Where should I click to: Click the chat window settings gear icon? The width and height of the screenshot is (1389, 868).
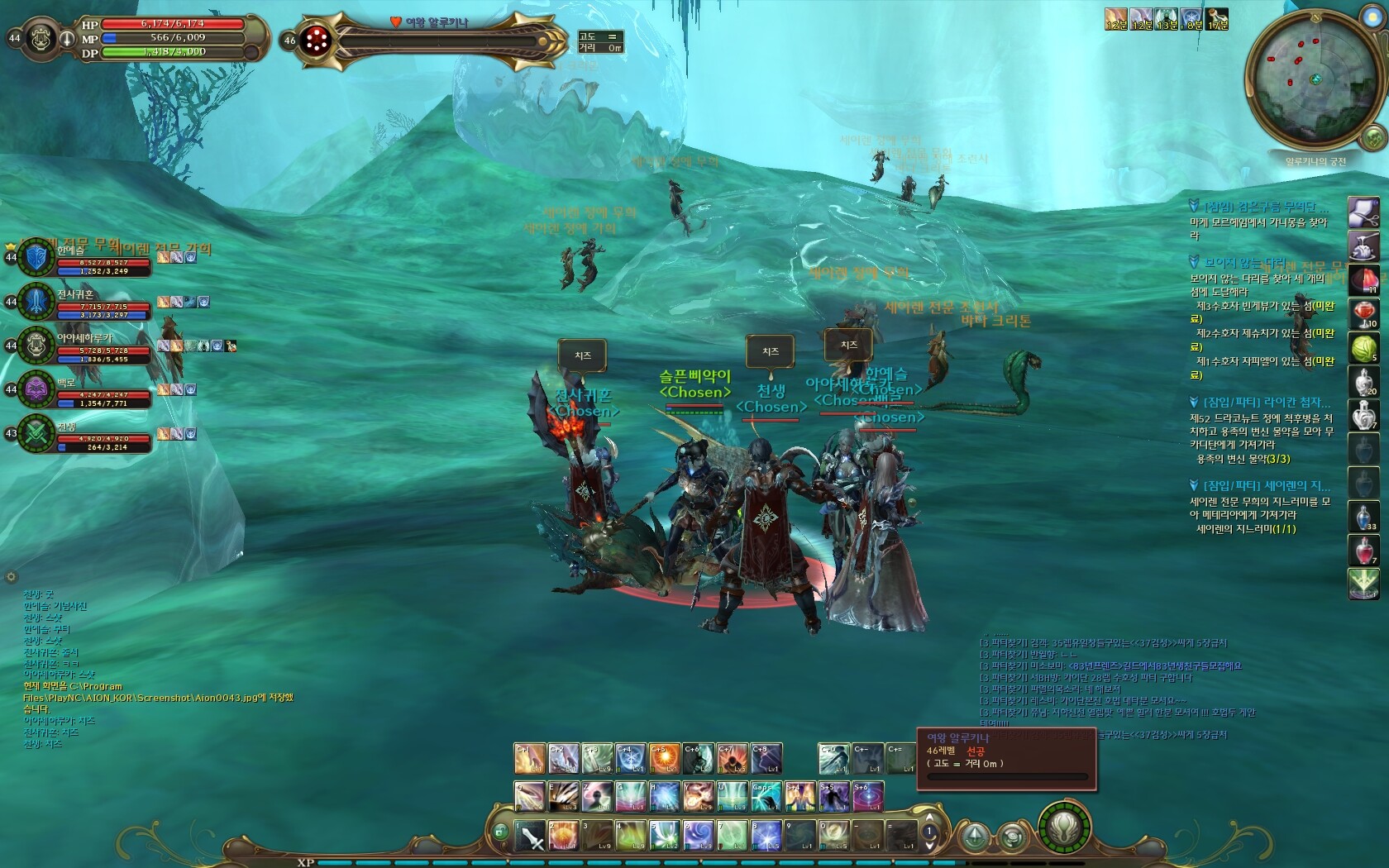(x=11, y=577)
